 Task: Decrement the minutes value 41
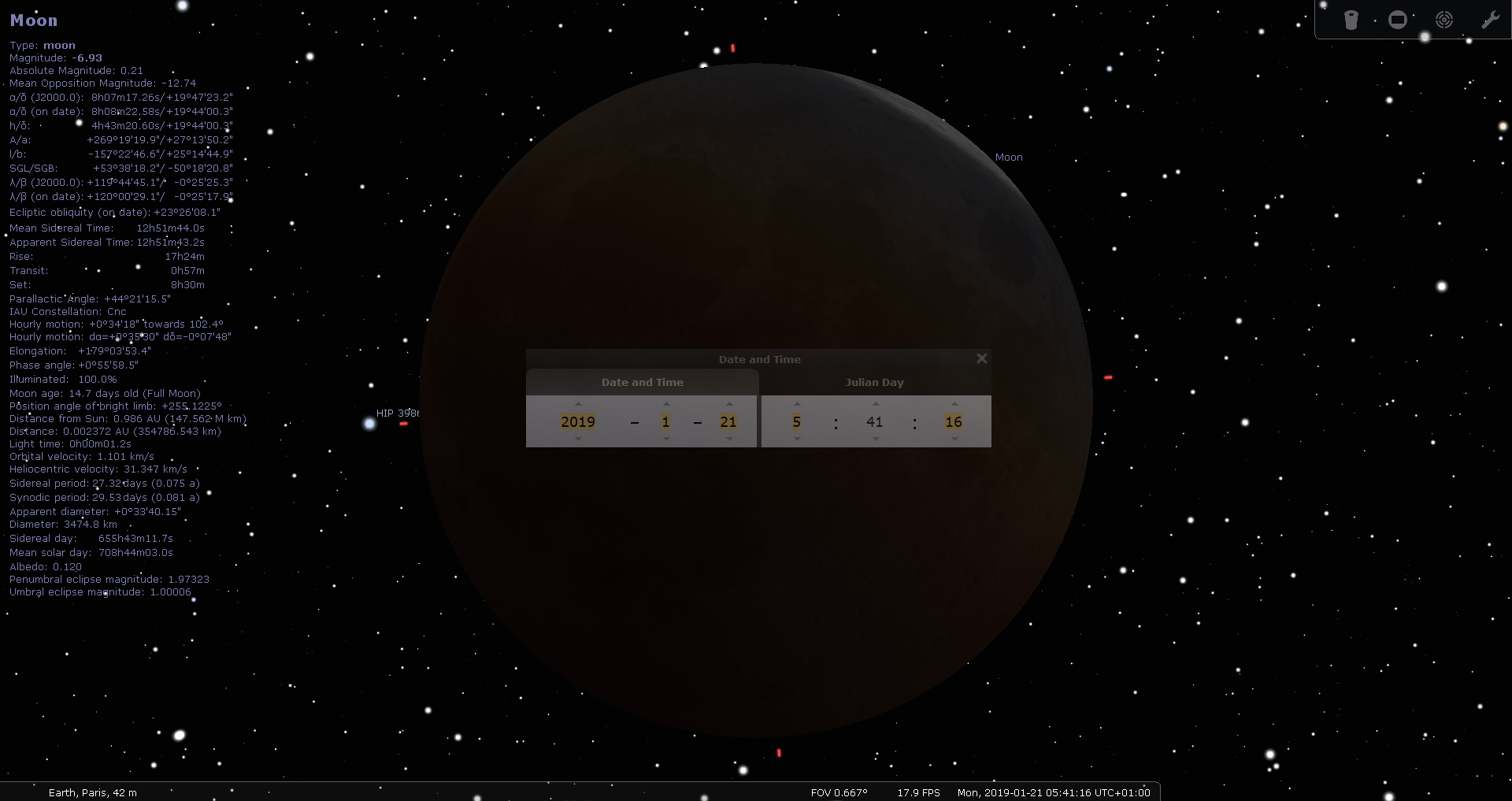874,439
